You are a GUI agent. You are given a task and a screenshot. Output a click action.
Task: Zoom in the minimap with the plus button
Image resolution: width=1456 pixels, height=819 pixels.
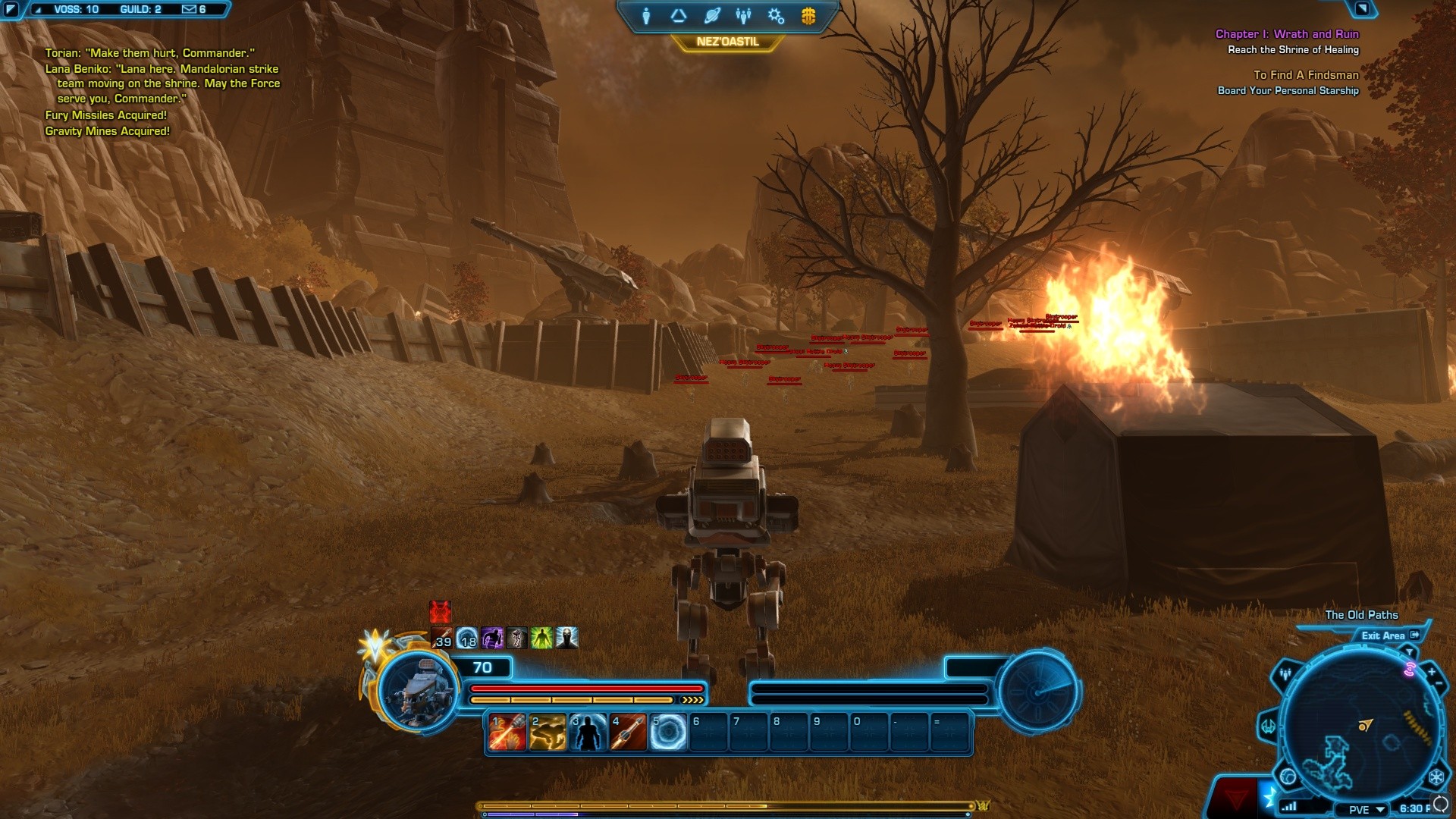1432,672
